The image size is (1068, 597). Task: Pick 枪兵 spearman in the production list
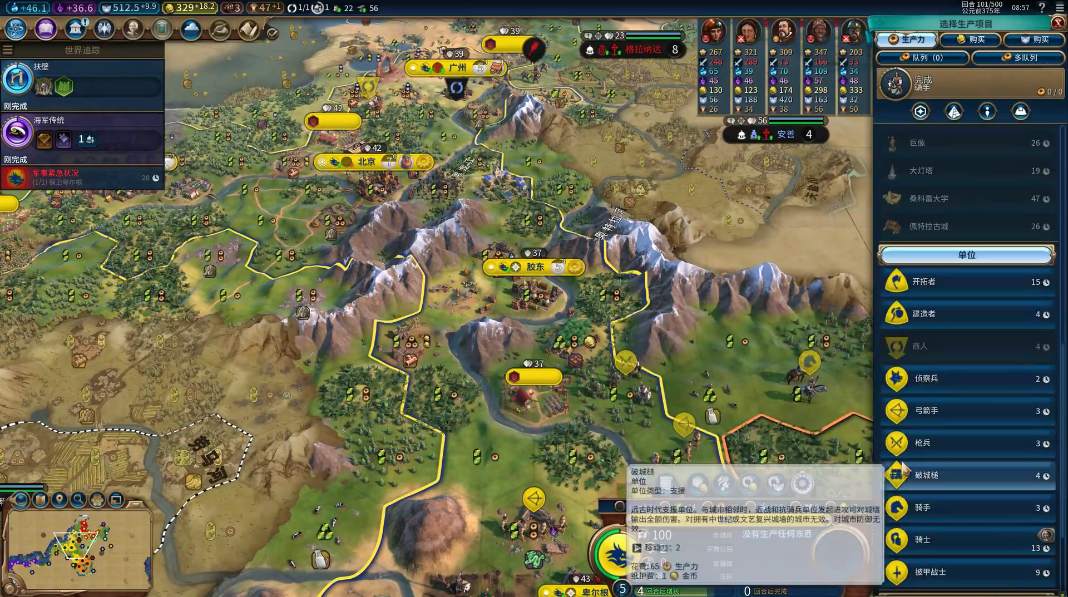click(x=967, y=443)
